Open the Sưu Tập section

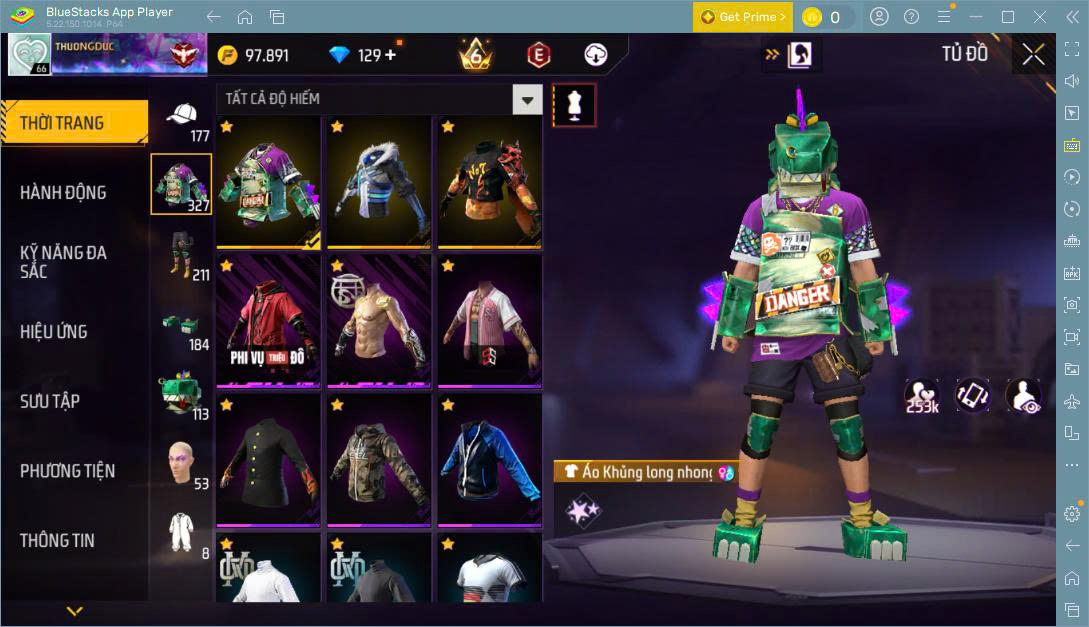(50, 401)
